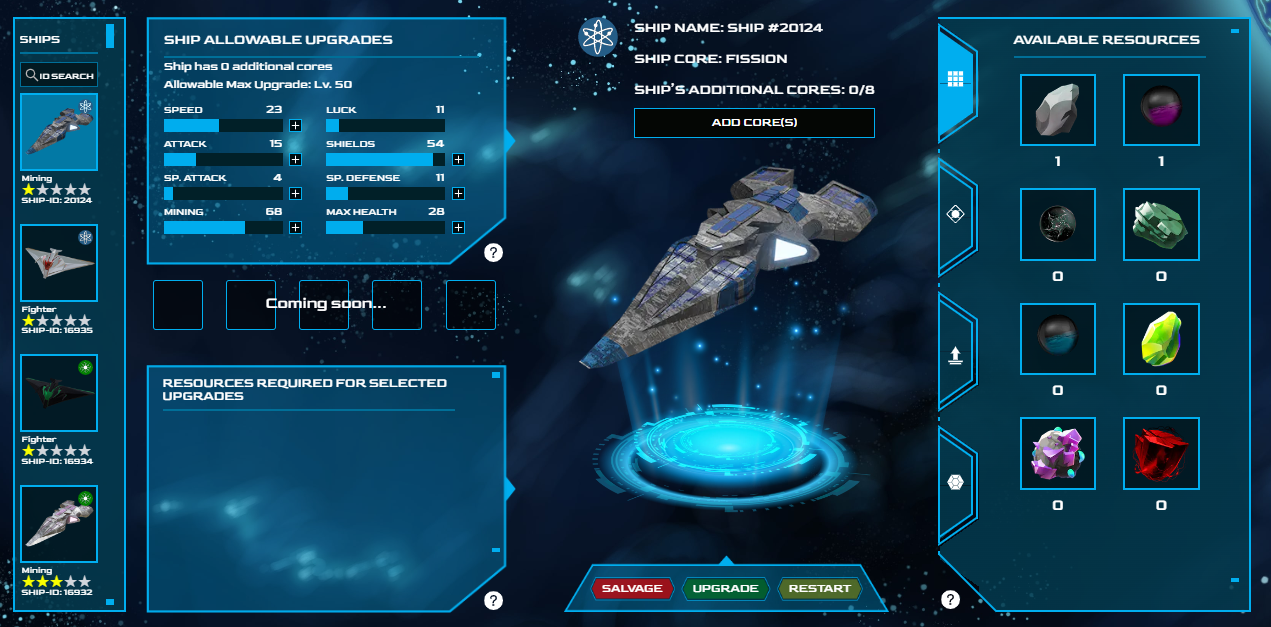Switch to the grid resources tab
The image size is (1271, 627).
955,79
